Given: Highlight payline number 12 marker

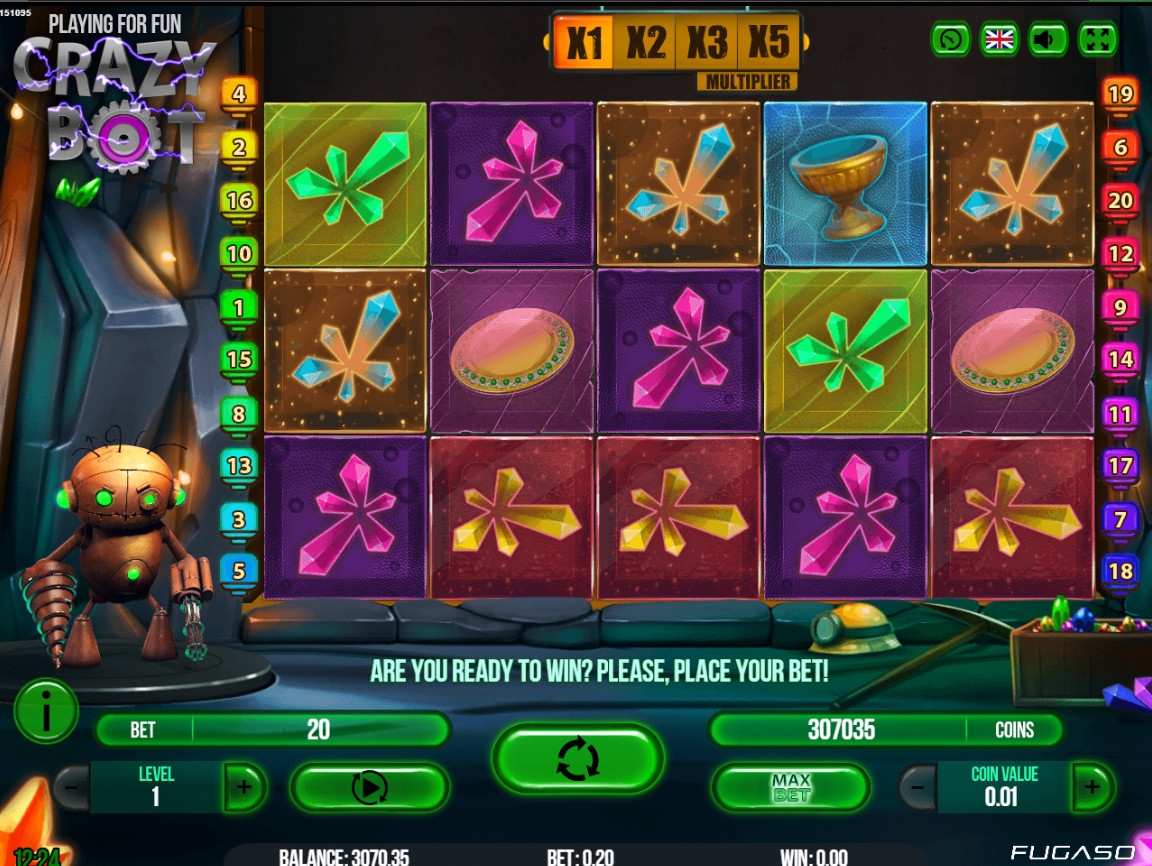Looking at the screenshot, I should tap(1120, 254).
